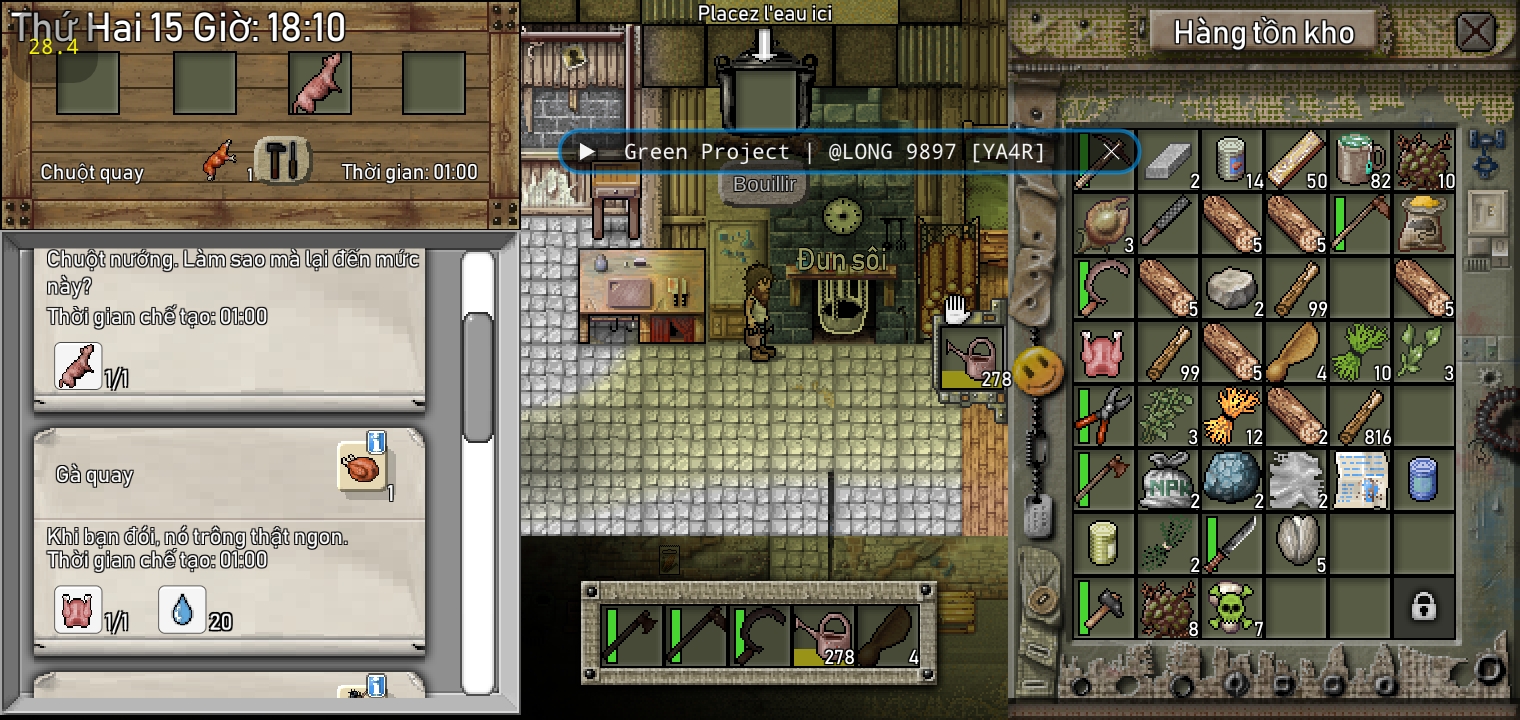
Task: Select the raw rat ingredient slot in the crafting panel
Action: [320, 83]
